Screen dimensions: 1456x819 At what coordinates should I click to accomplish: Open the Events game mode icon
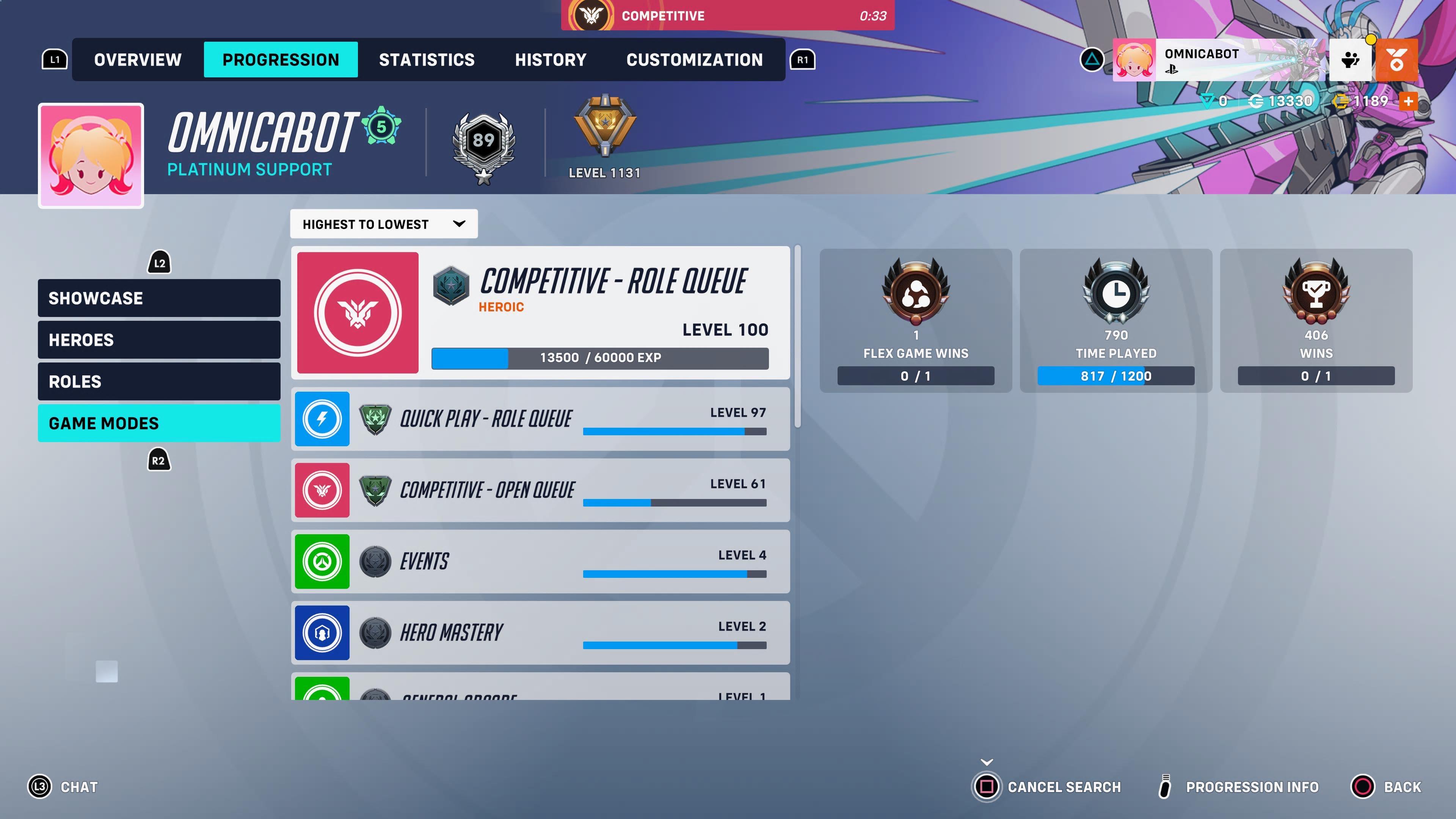point(322,561)
